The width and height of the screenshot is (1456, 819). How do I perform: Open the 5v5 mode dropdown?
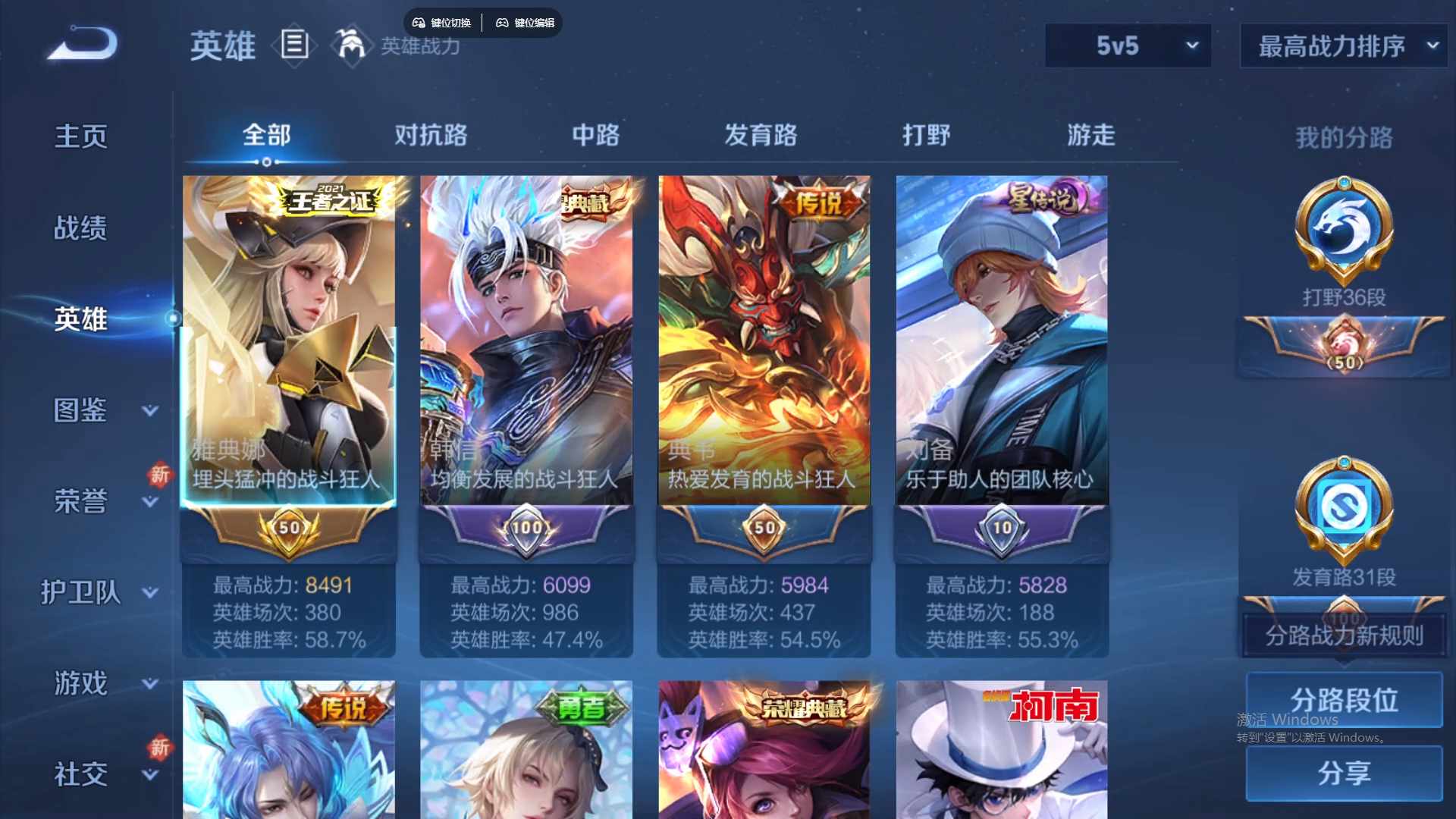1128,45
